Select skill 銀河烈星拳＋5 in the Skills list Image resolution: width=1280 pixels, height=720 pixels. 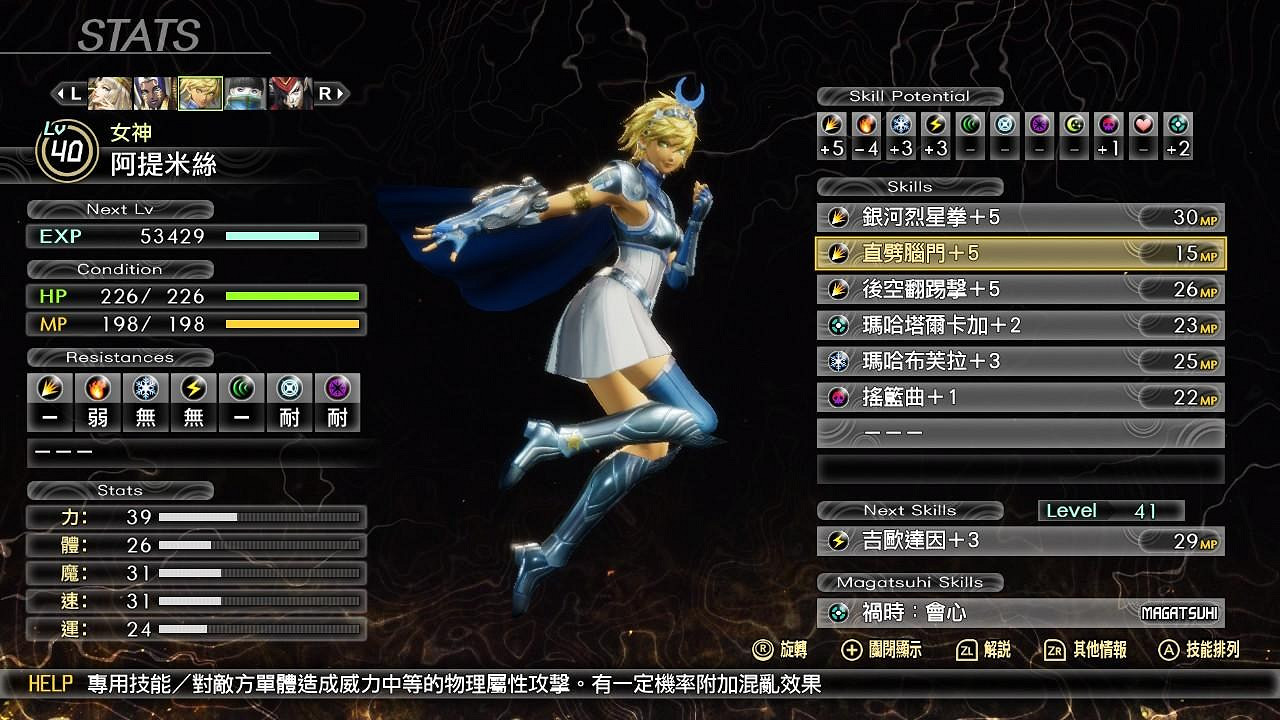pos(1020,217)
